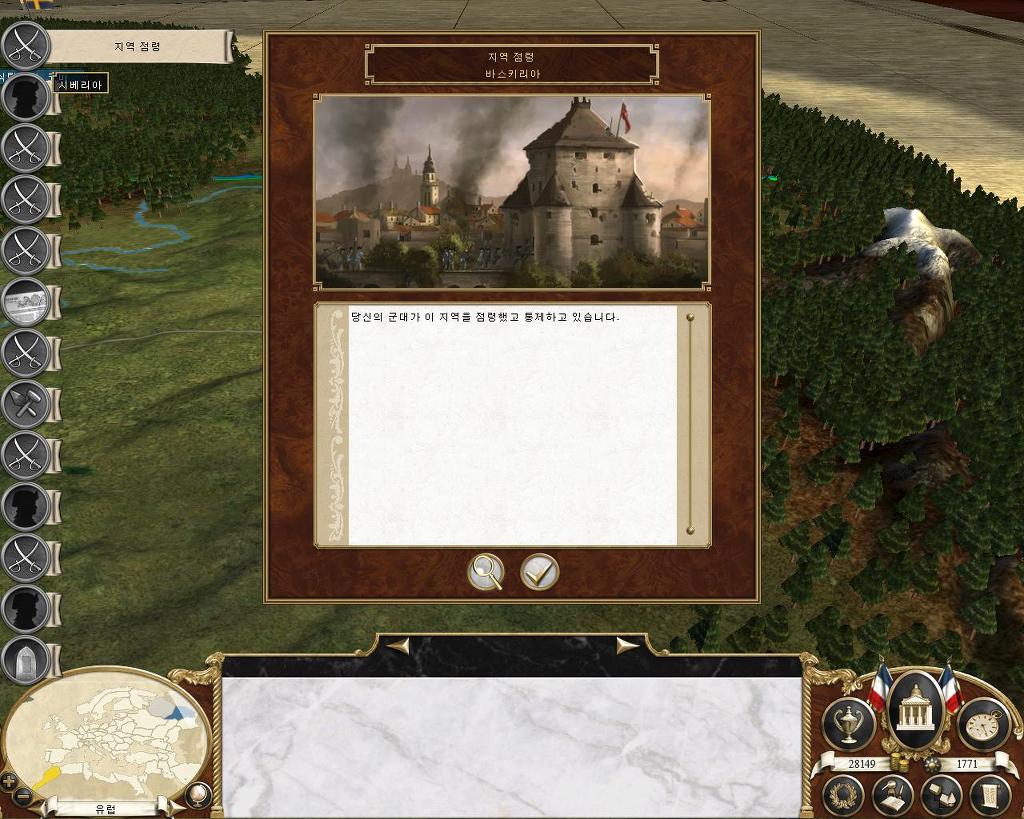
Task: Open the government building panel
Action: click(915, 712)
